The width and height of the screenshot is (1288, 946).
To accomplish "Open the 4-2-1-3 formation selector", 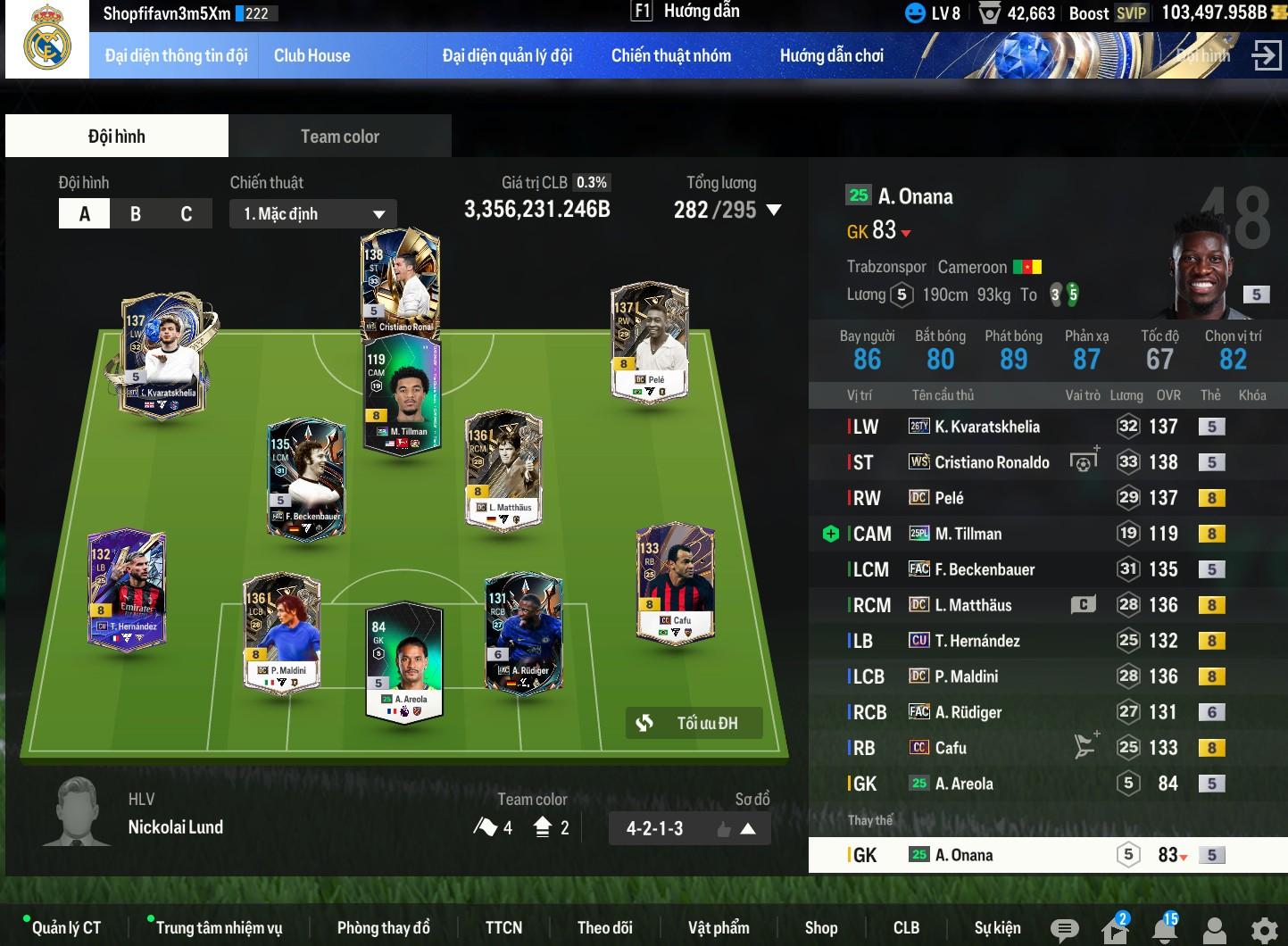I will 688,828.
